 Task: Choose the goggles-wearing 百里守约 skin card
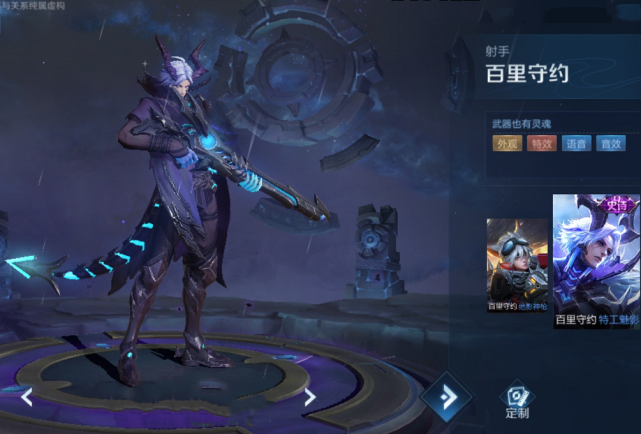pos(517,263)
